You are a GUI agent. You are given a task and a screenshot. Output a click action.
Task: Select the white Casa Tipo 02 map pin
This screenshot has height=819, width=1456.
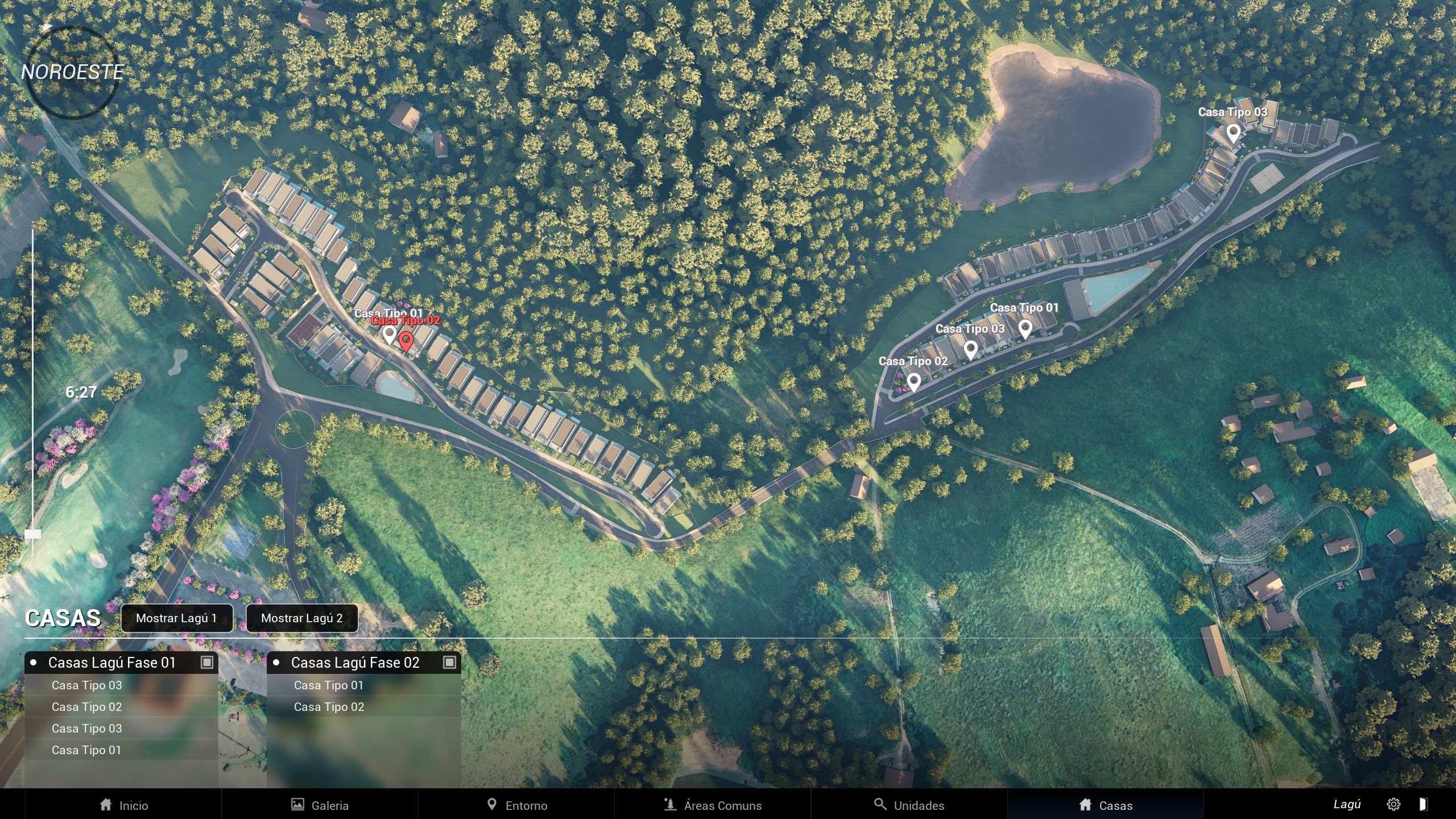coord(913,382)
